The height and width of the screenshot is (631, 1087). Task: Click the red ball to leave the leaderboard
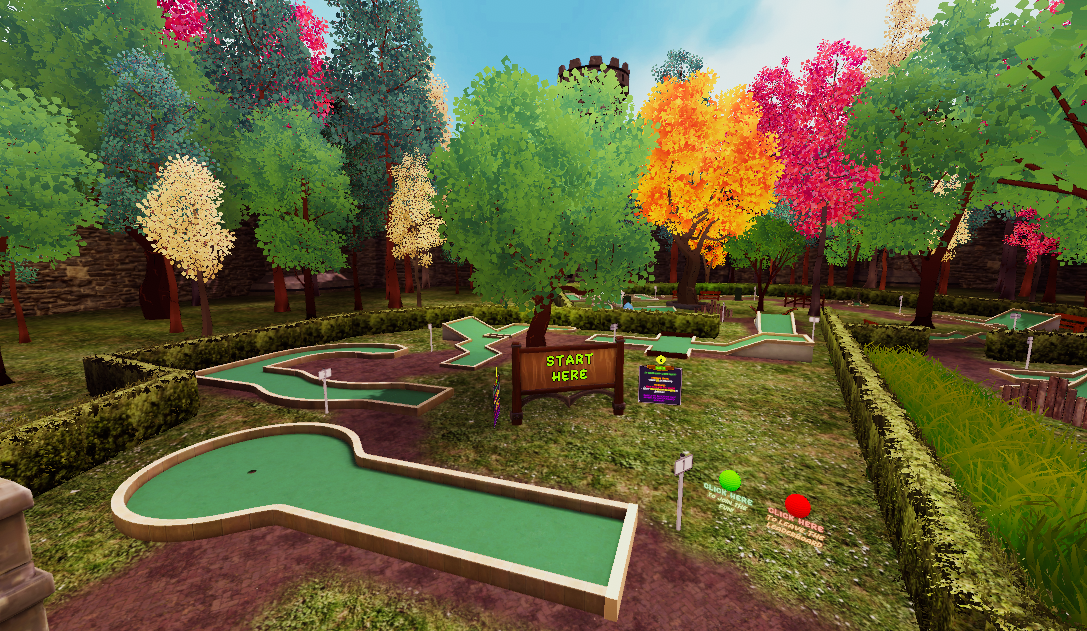(x=797, y=504)
